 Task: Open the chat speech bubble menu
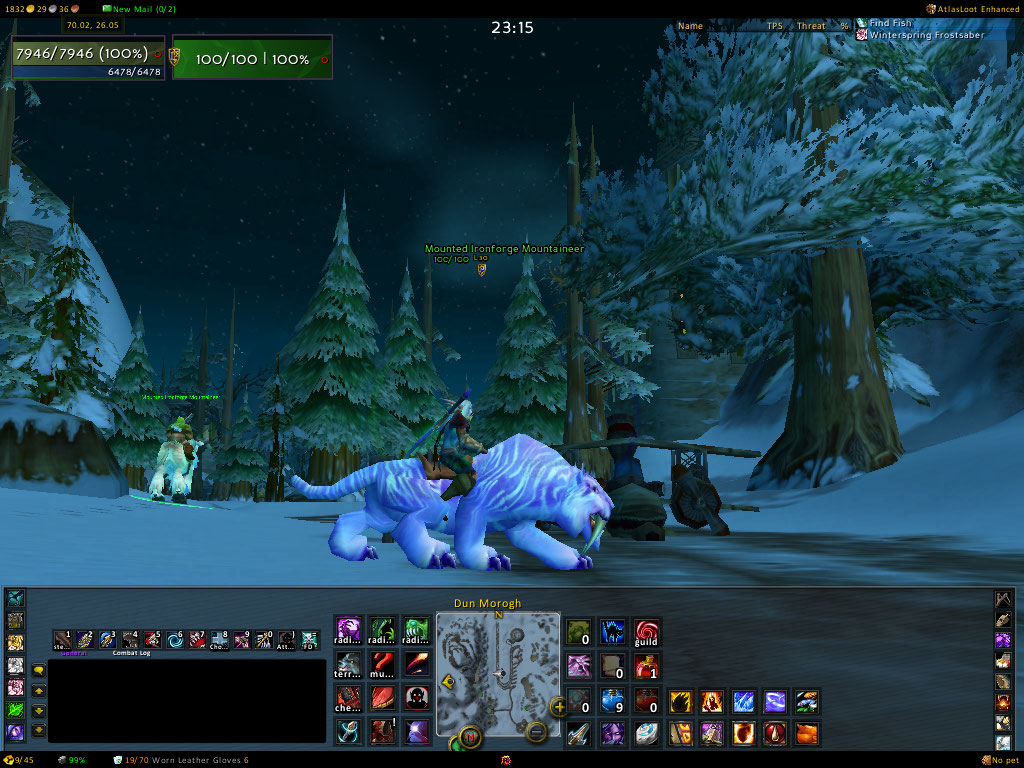coord(38,670)
